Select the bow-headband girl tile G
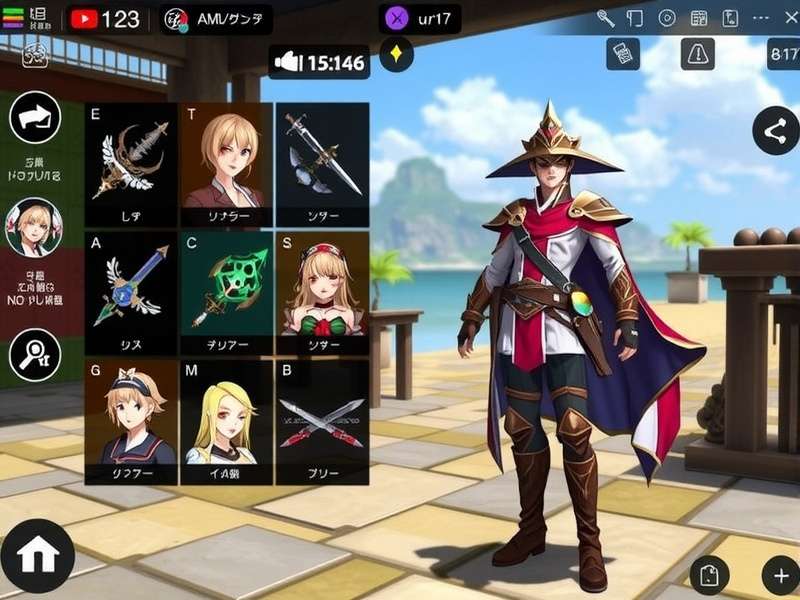Image resolution: width=800 pixels, height=600 pixels. tap(131, 422)
